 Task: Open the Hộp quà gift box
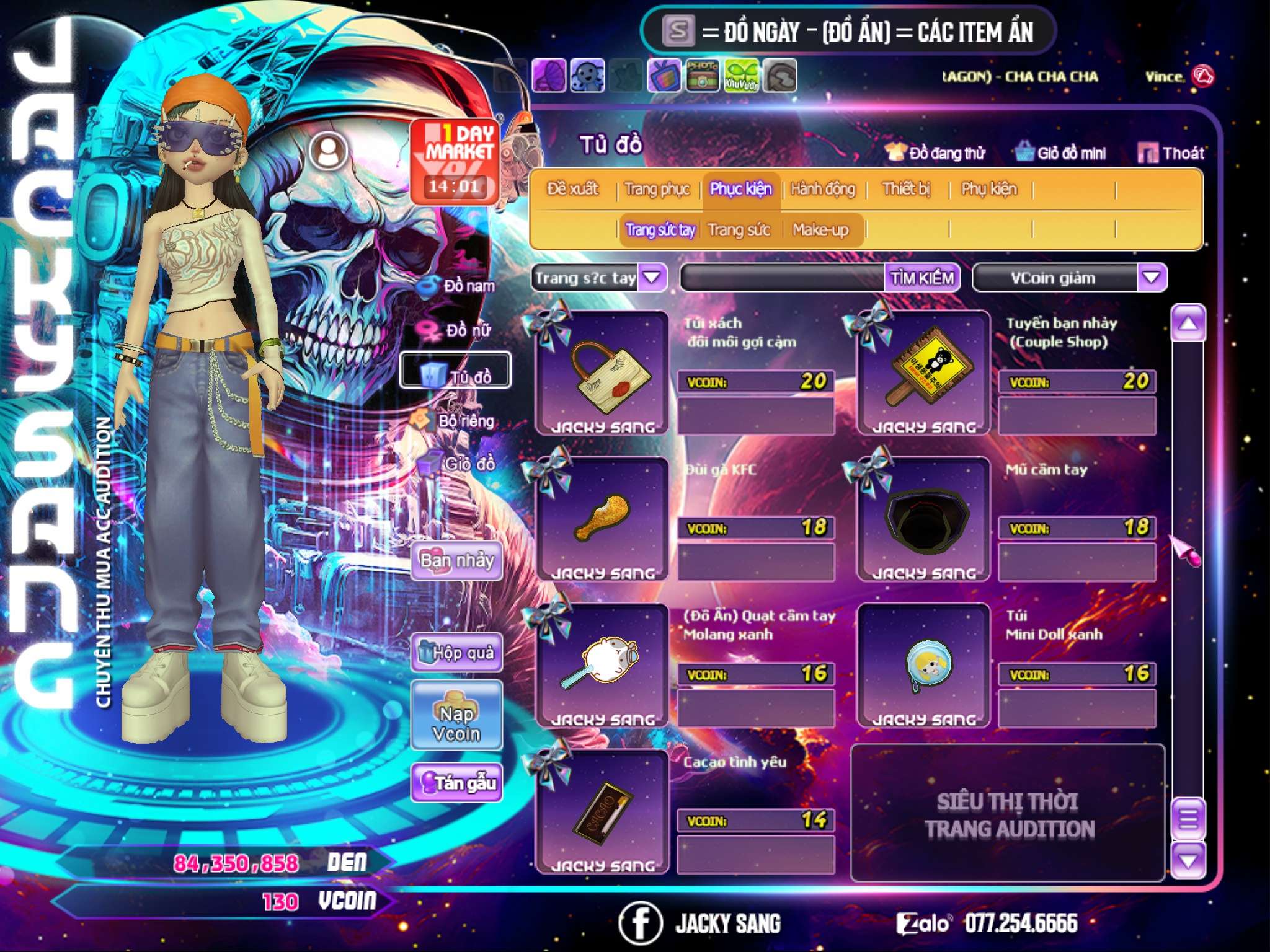click(456, 653)
